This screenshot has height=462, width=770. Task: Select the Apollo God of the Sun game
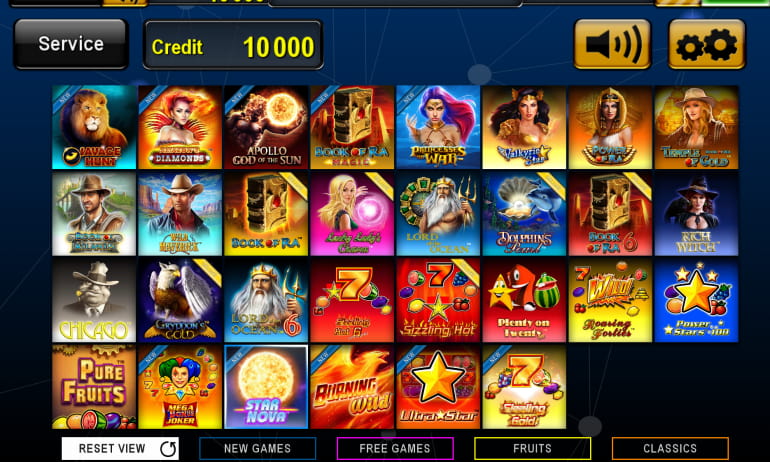tap(266, 127)
